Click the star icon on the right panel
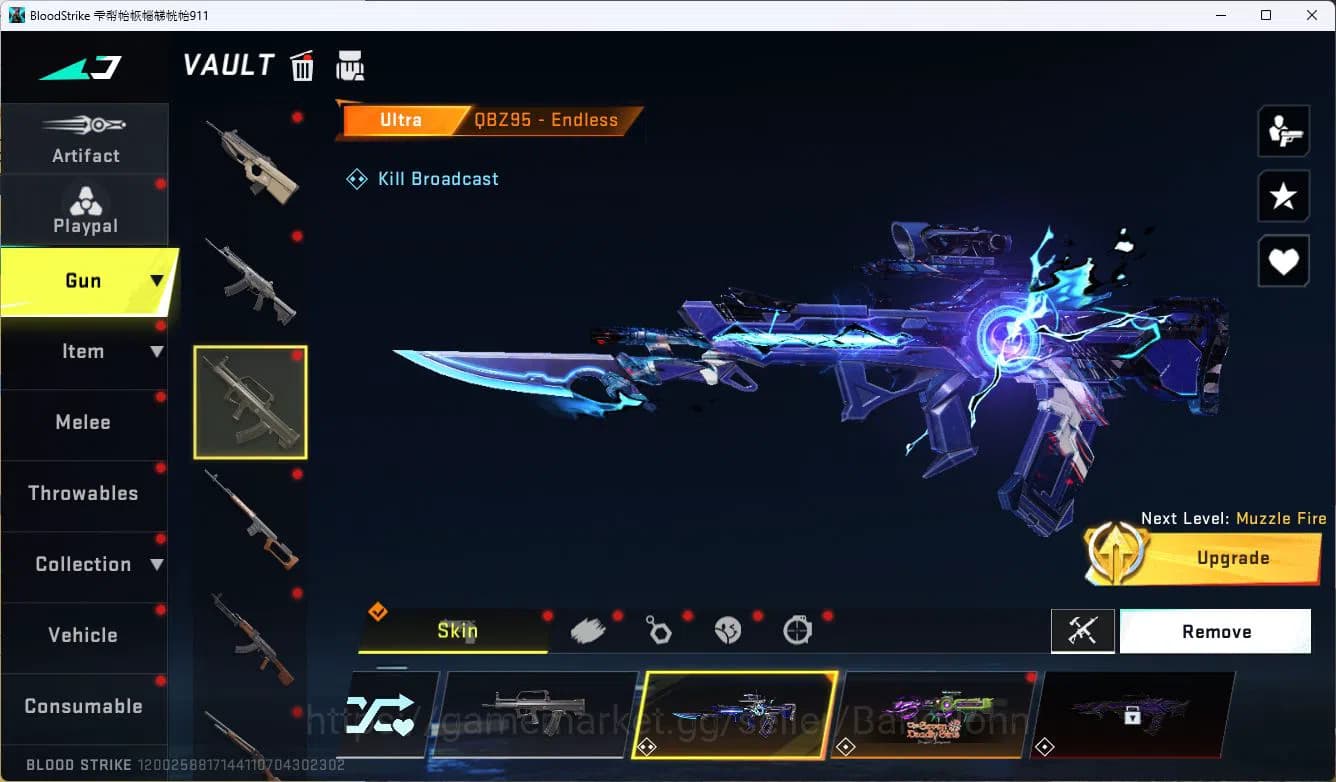The width and height of the screenshot is (1336, 782). (1283, 196)
